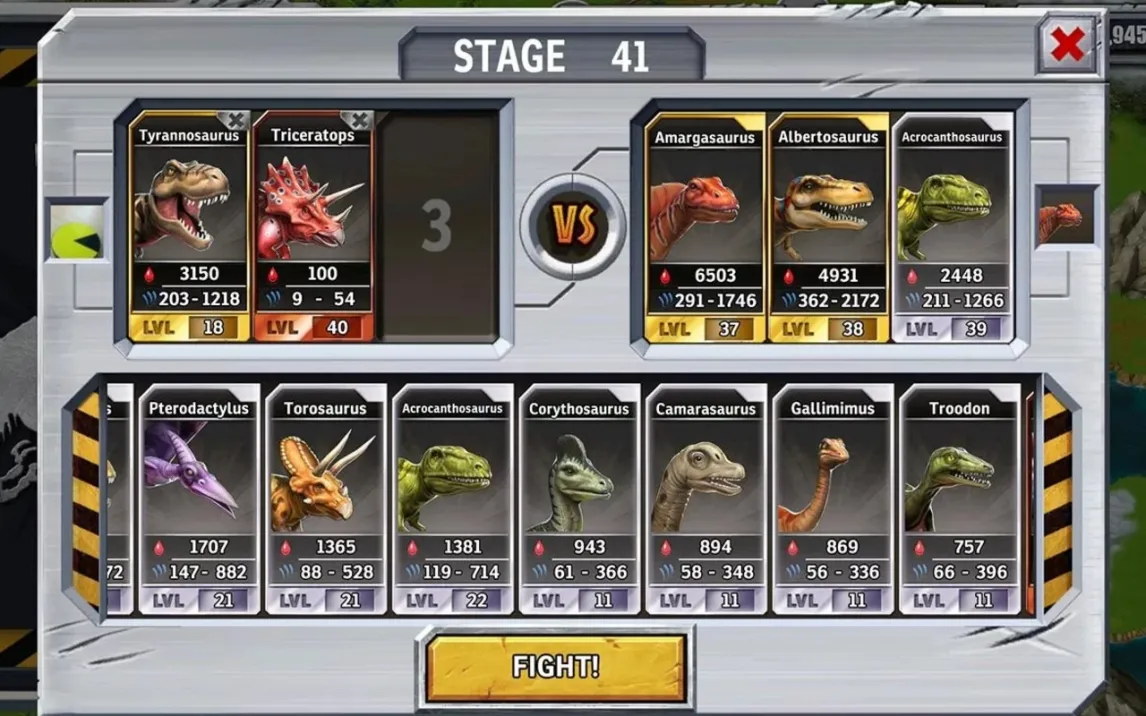Select the Corythosaurus card
The image size is (1146, 716).
coord(579,498)
